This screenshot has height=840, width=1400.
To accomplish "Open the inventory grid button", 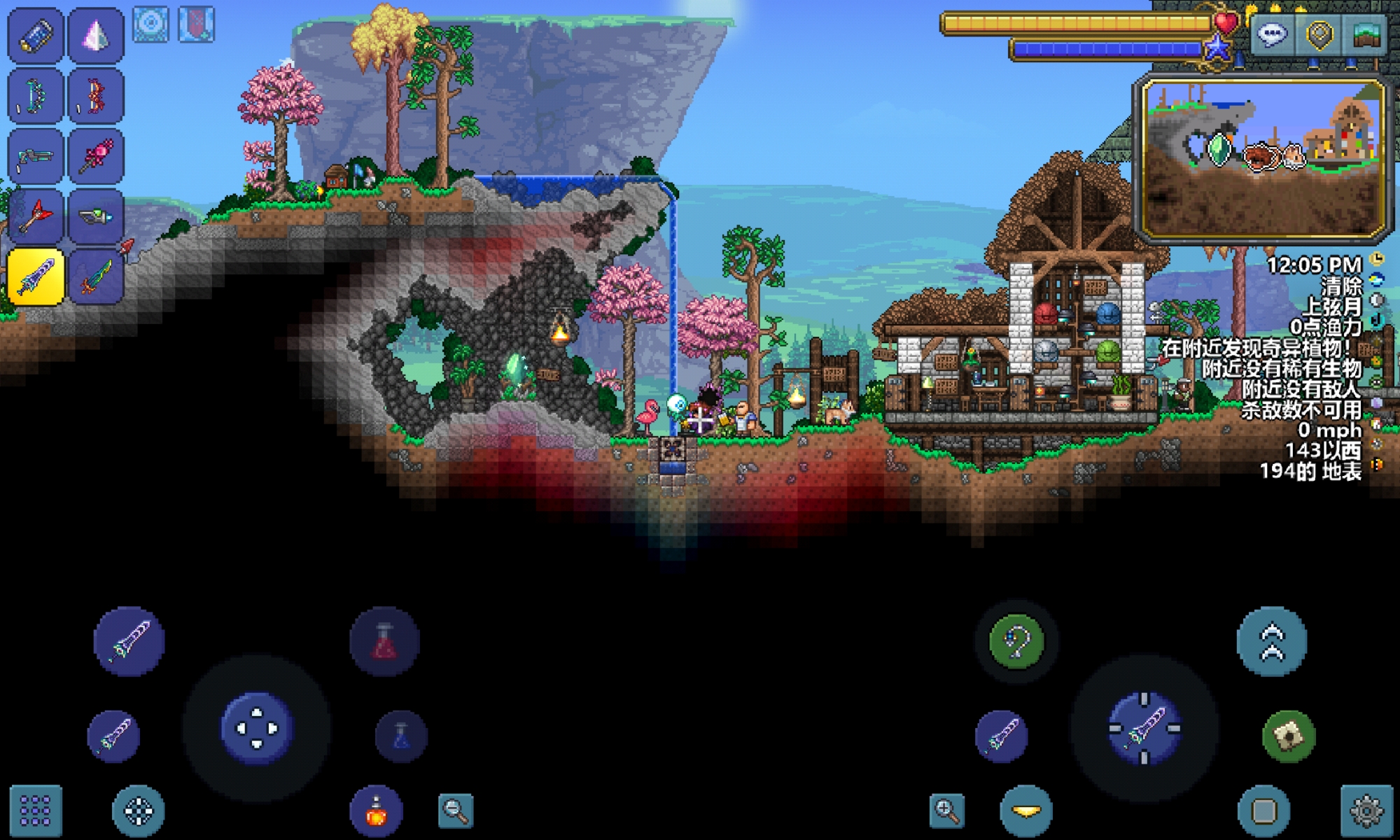I will pos(36,811).
